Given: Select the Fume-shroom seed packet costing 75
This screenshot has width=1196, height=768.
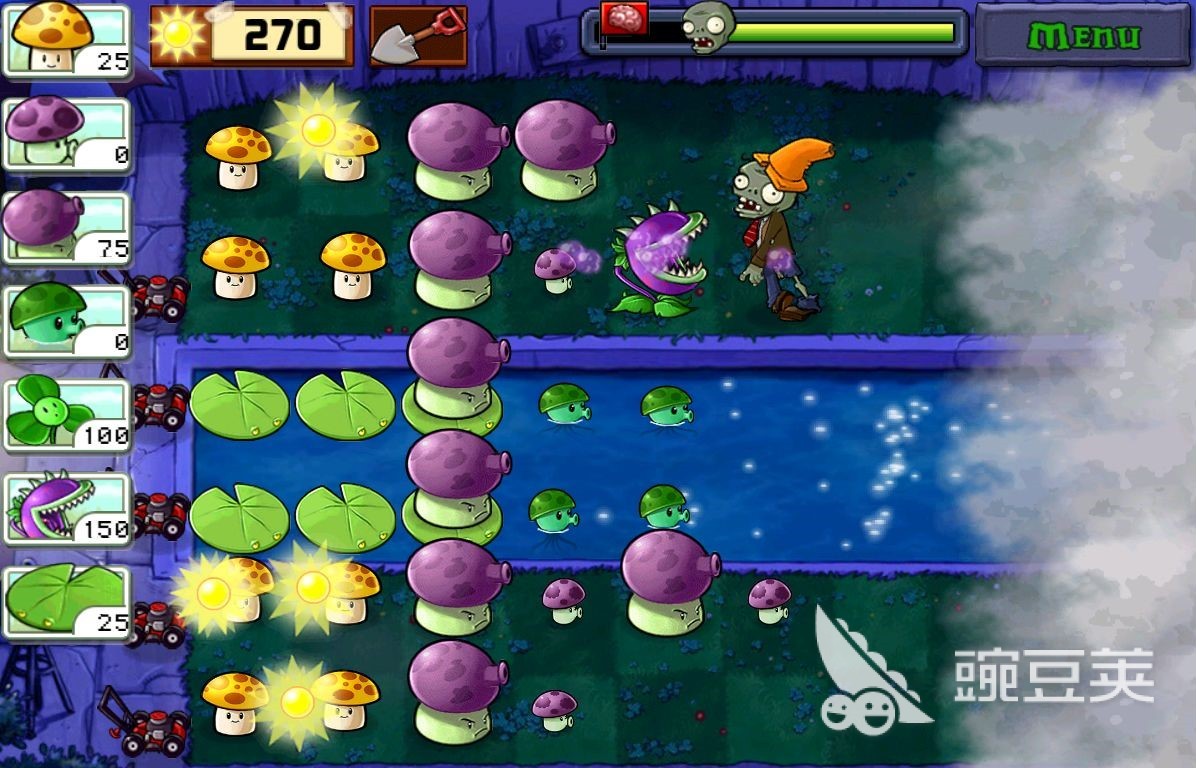Looking at the screenshot, I should pyautogui.click(x=68, y=227).
